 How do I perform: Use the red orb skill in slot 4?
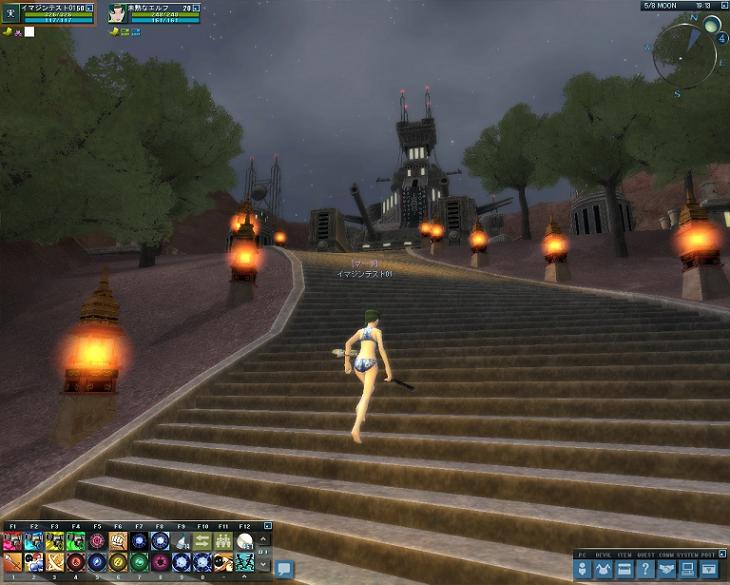76,562
